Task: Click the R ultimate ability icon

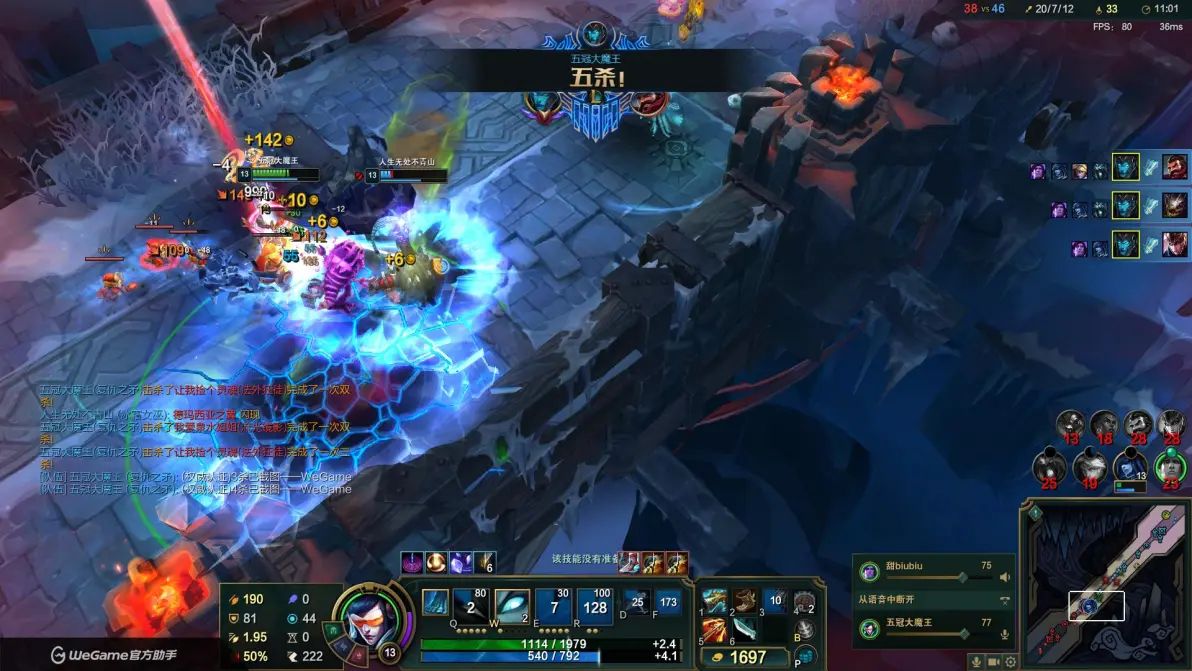Action: pyautogui.click(x=595, y=606)
